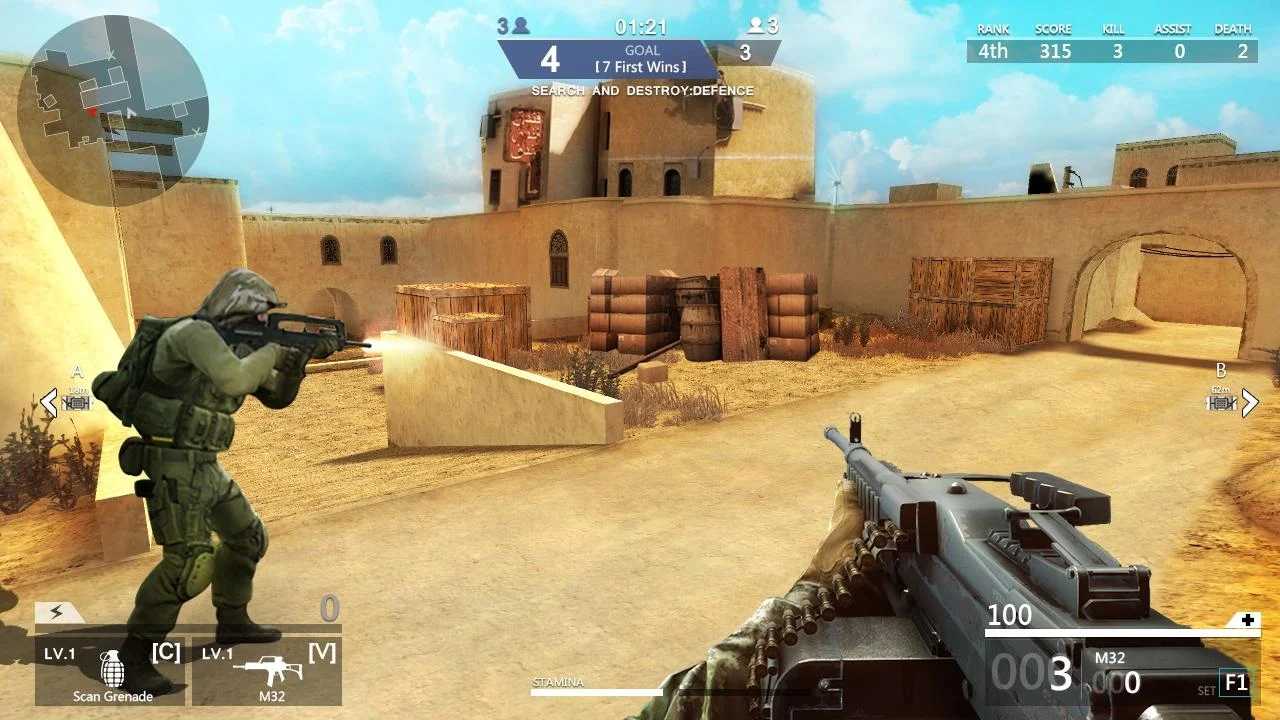Click the KILL column header in the scoreboard
This screenshot has width=1280, height=720.
(x=1113, y=28)
